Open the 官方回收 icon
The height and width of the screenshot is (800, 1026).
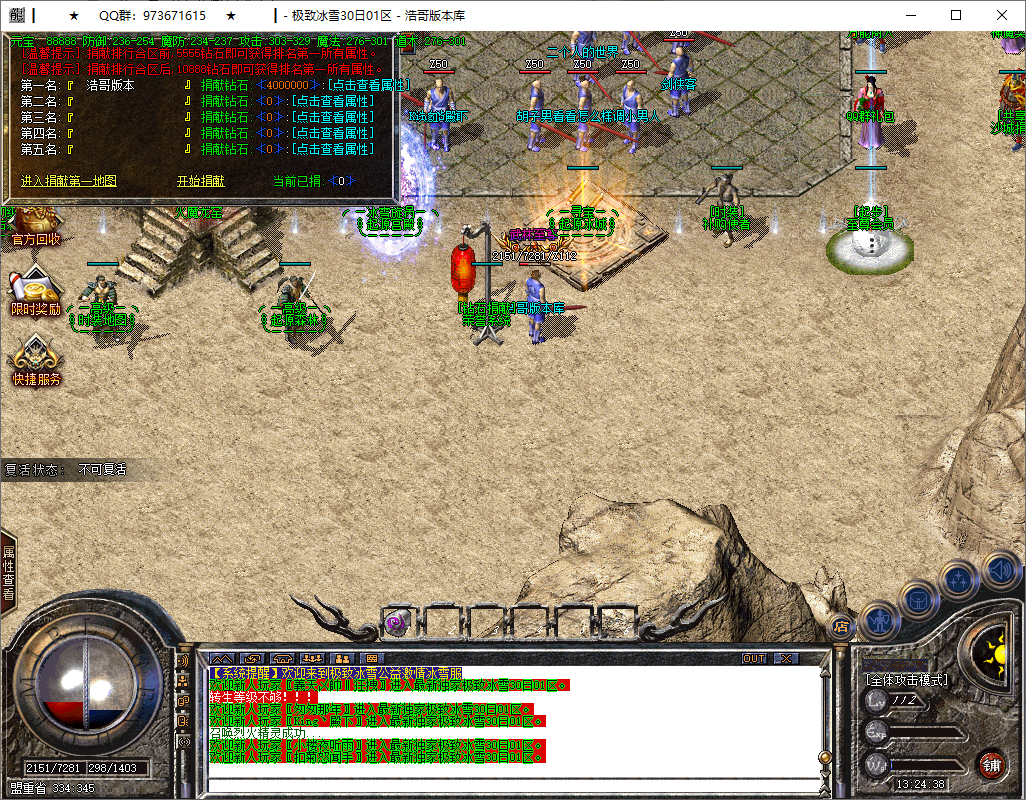tap(36, 226)
